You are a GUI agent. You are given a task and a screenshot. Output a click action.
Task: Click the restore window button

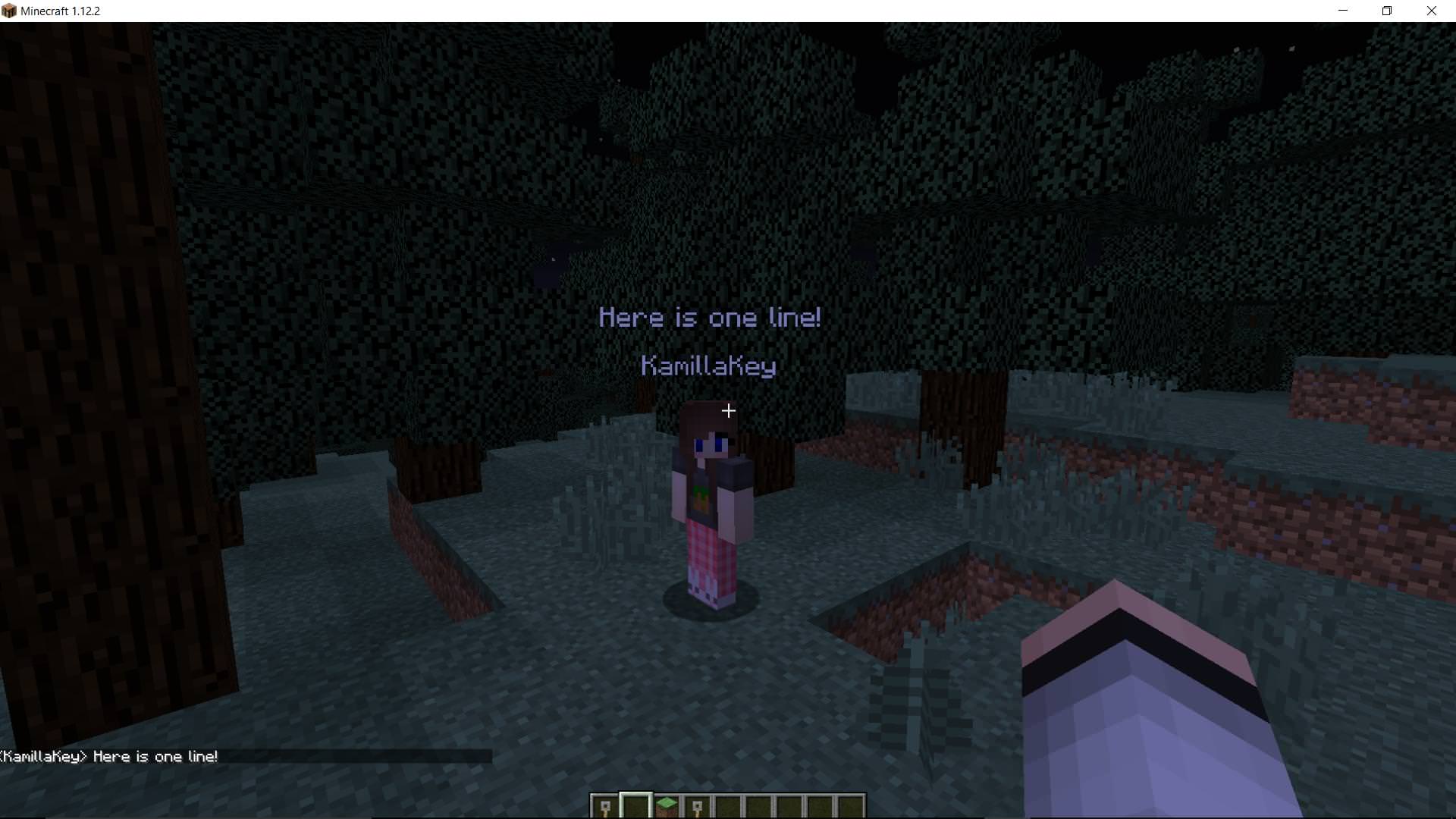pyautogui.click(x=1388, y=11)
